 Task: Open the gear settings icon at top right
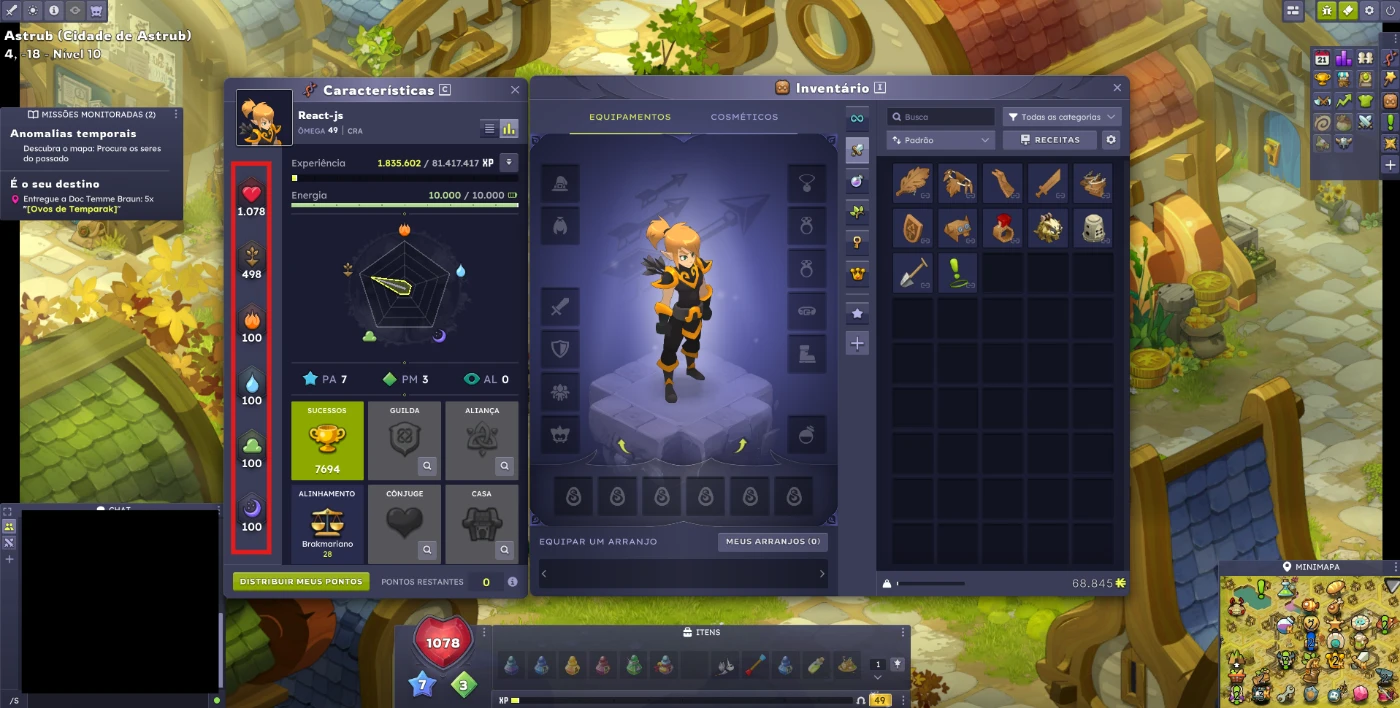(x=1368, y=10)
